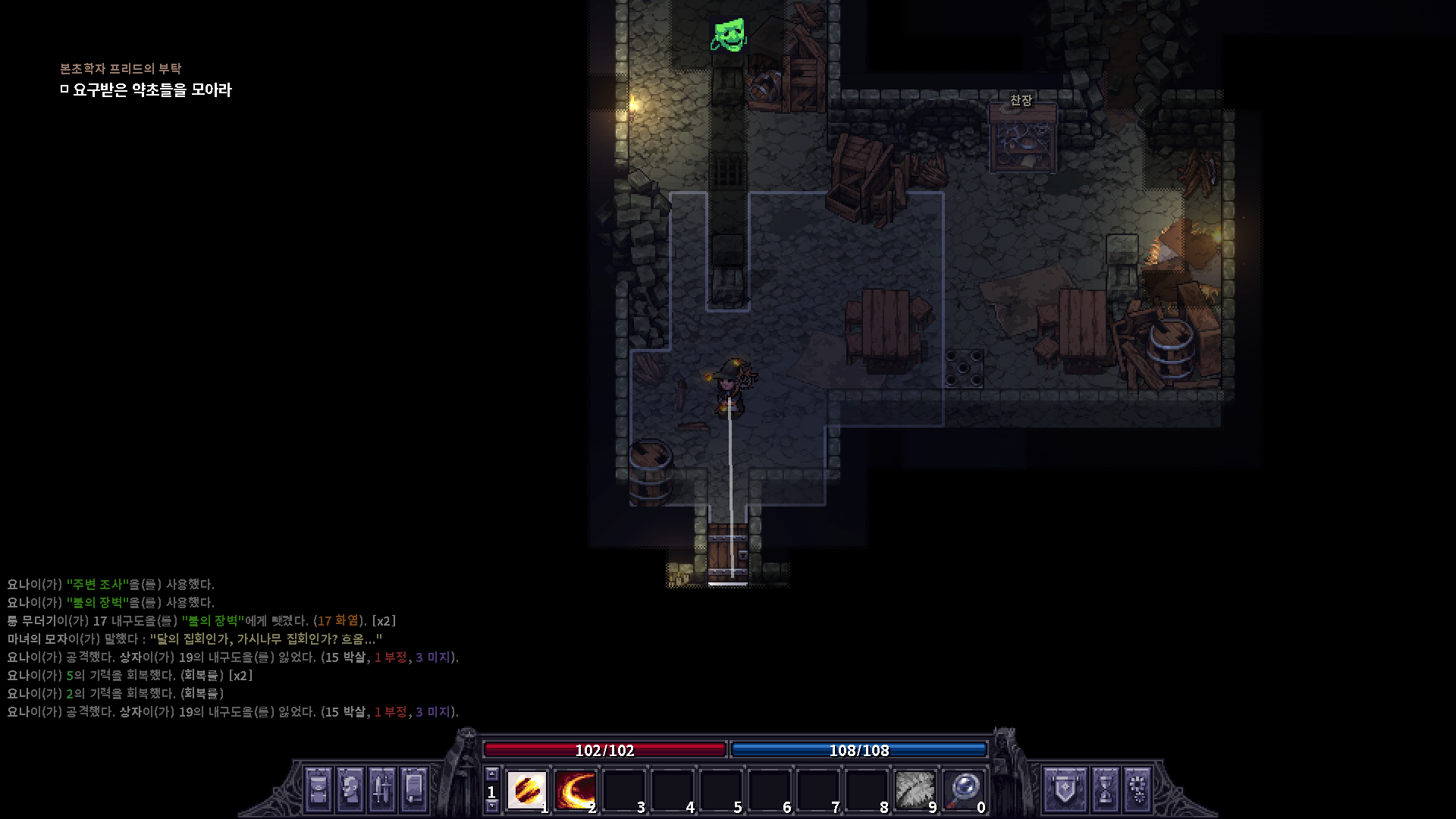
Task: Open the journal scroll button
Action: point(414,789)
